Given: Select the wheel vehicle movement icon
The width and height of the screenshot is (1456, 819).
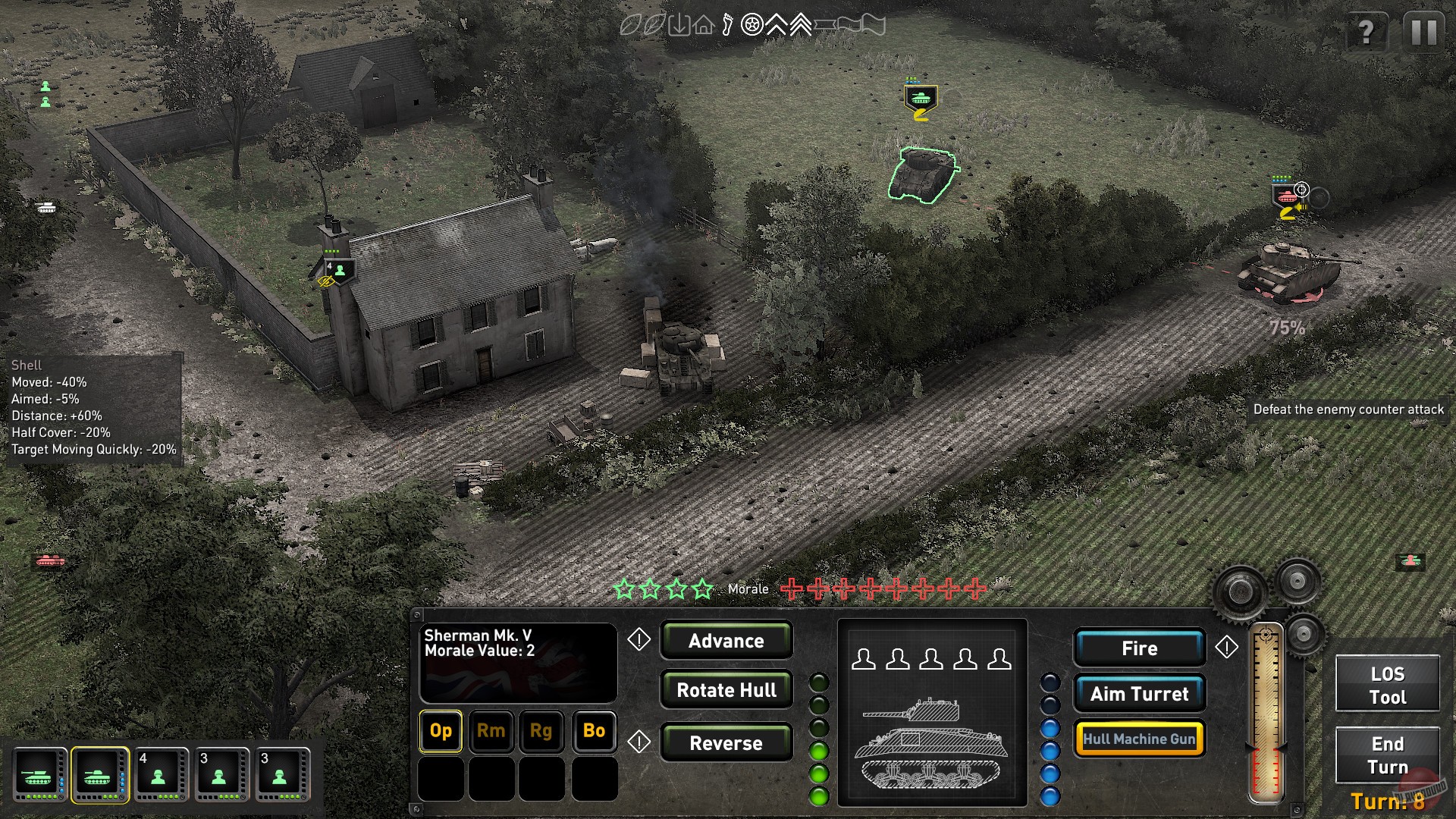Looking at the screenshot, I should pyautogui.click(x=752, y=25).
